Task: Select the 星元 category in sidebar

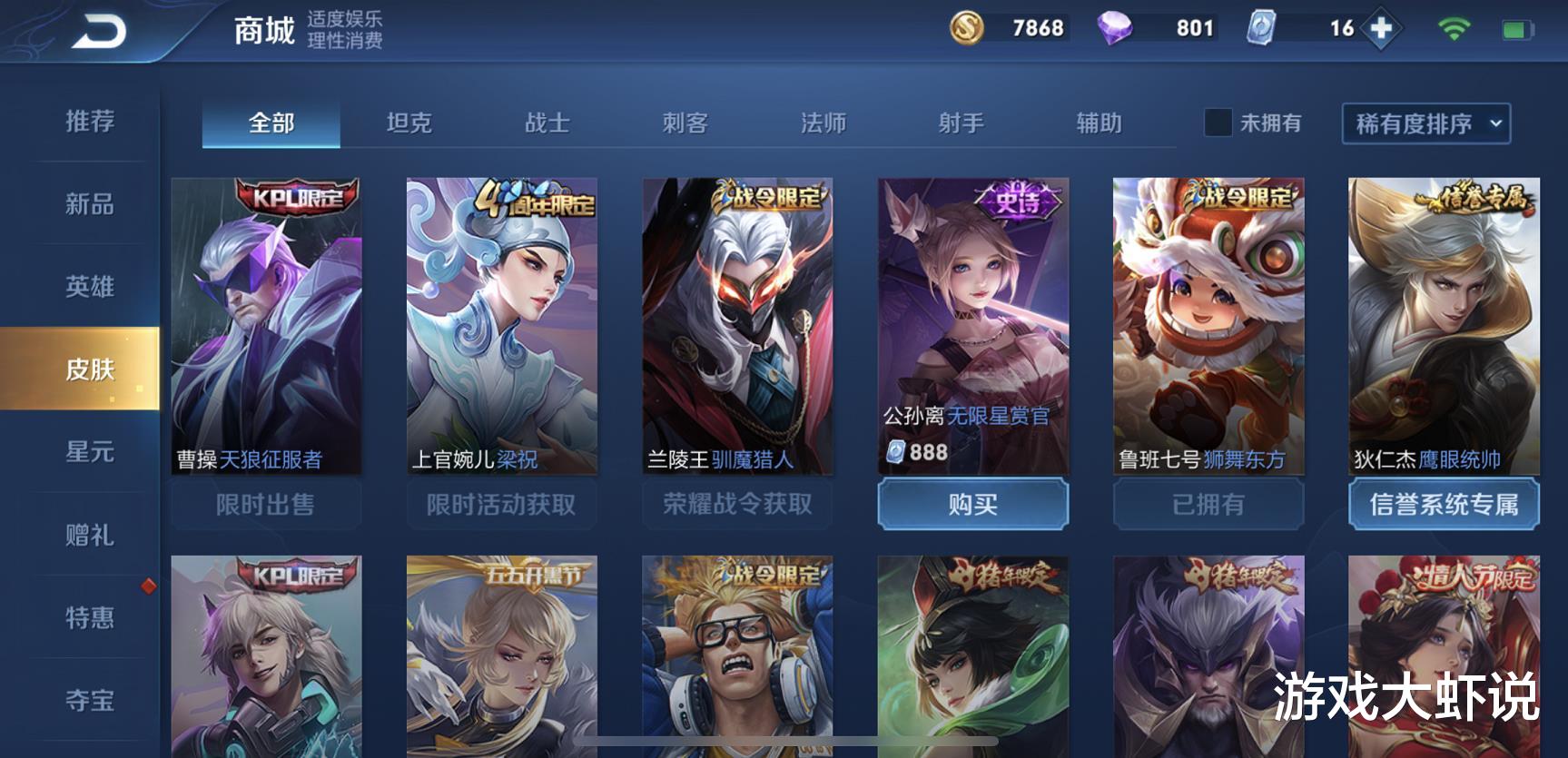Action: [90, 453]
